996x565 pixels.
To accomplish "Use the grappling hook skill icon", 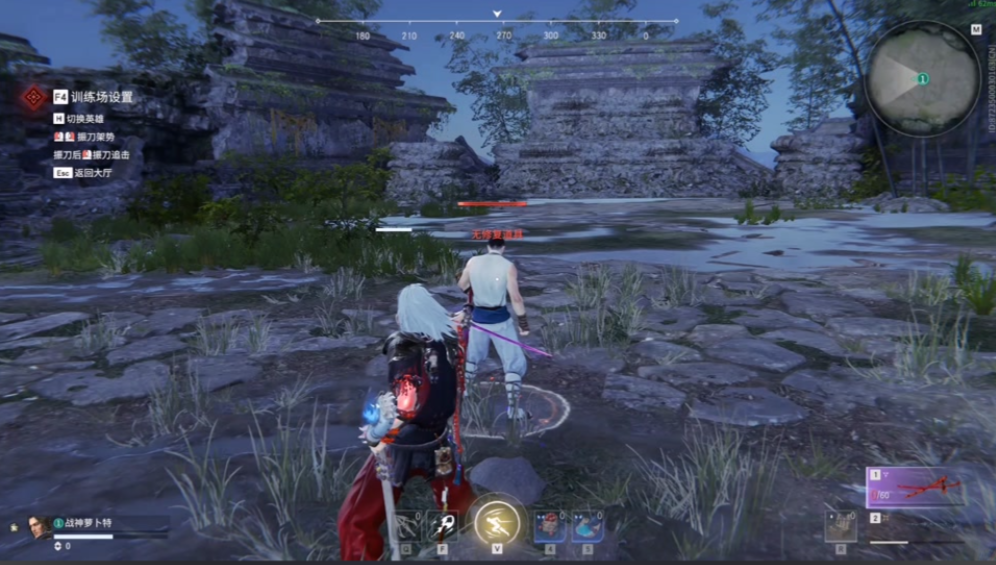I will click(x=442, y=526).
